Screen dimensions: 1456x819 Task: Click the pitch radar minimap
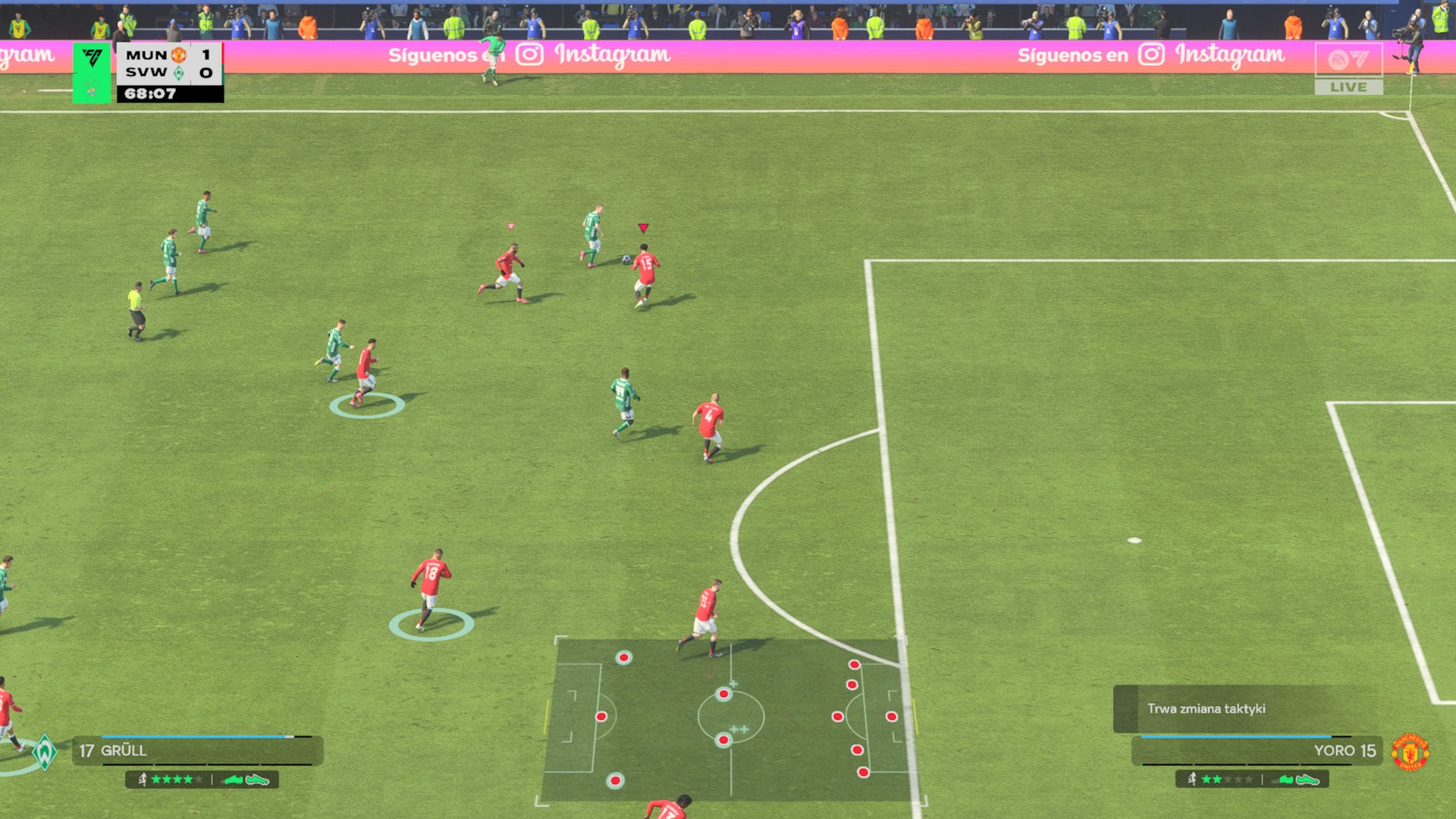coord(730,719)
